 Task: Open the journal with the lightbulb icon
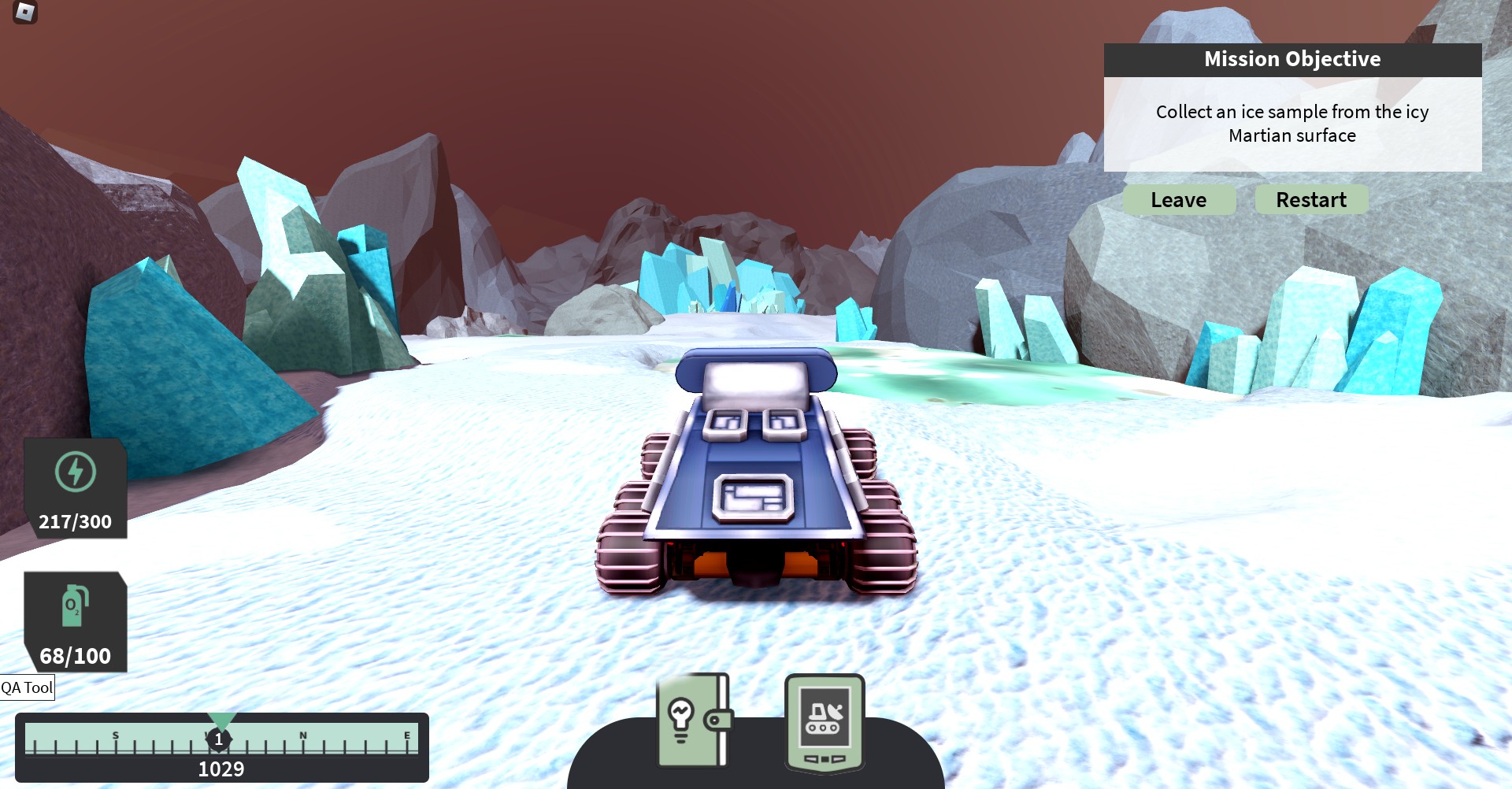[693, 720]
